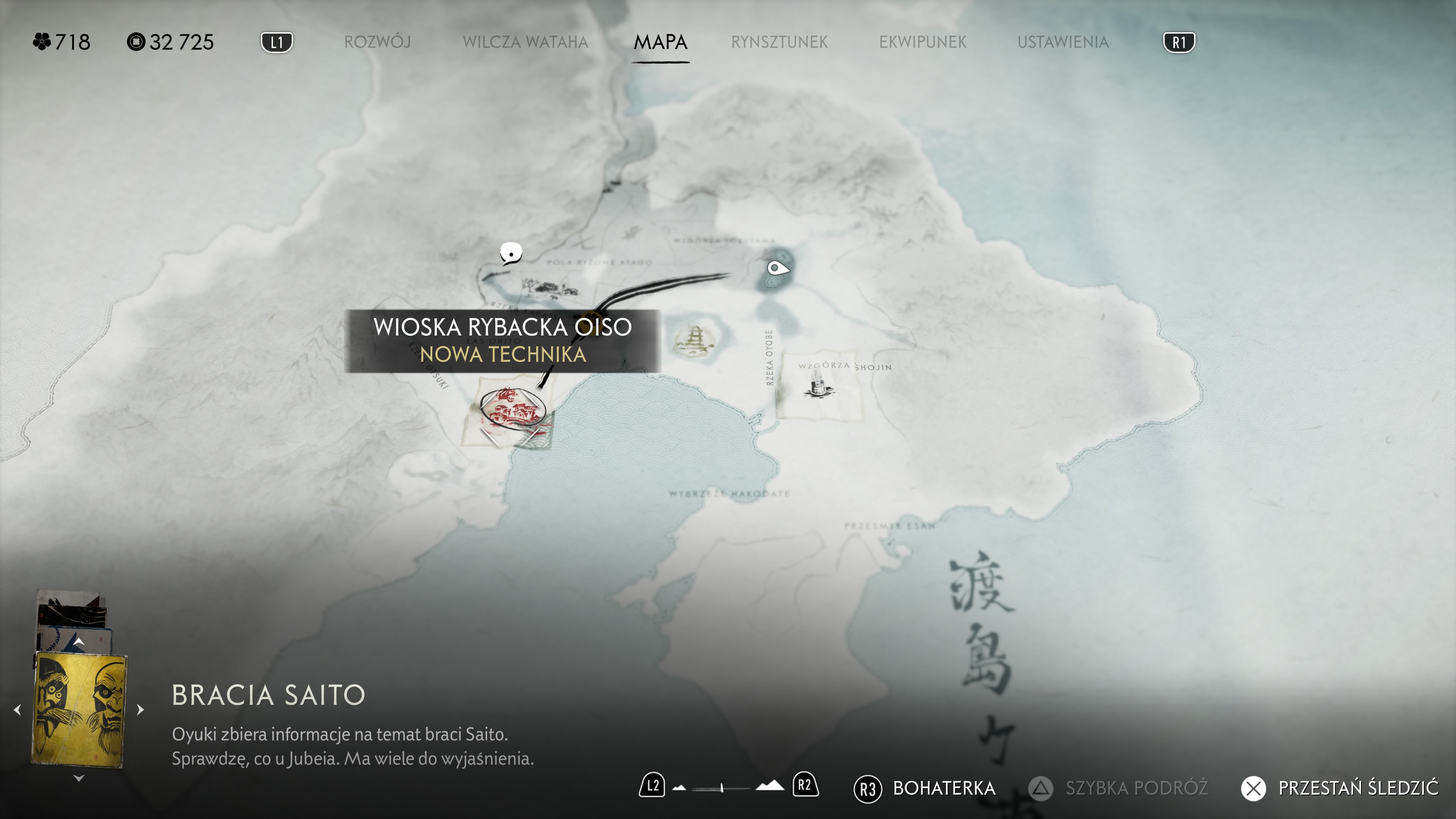Switch to the Rozwój tab
The height and width of the screenshot is (819, 1456).
point(377,42)
